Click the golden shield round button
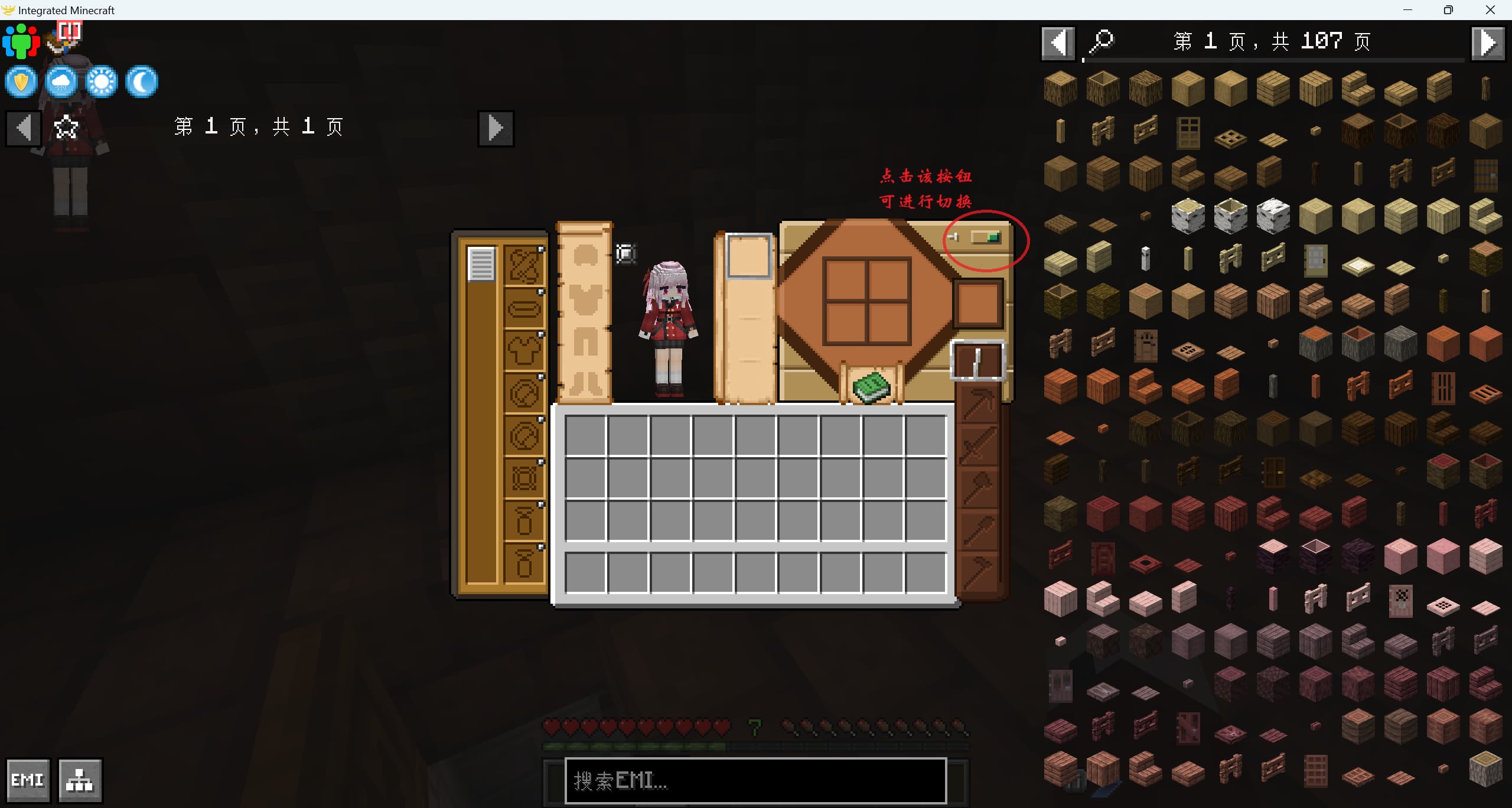The height and width of the screenshot is (808, 1512). click(21, 82)
